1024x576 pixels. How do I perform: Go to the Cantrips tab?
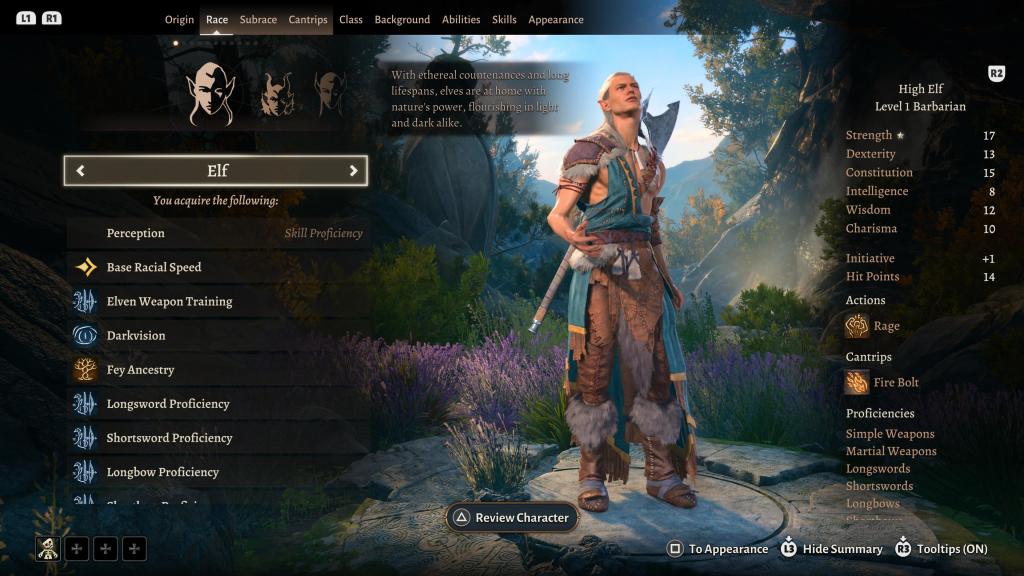308,20
